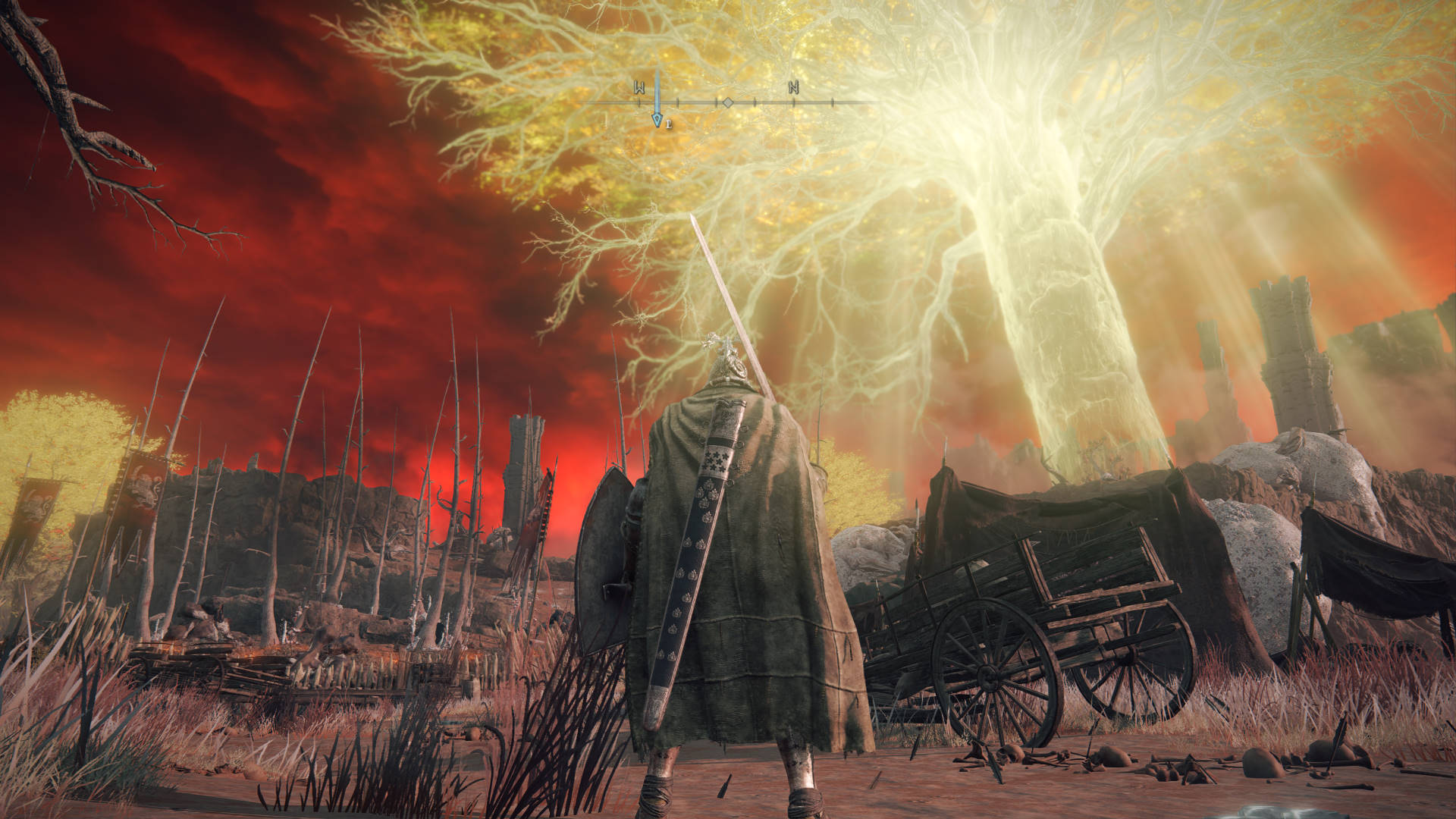Select the diamond marker on the compass bar
The image size is (1456, 819).
[726, 102]
